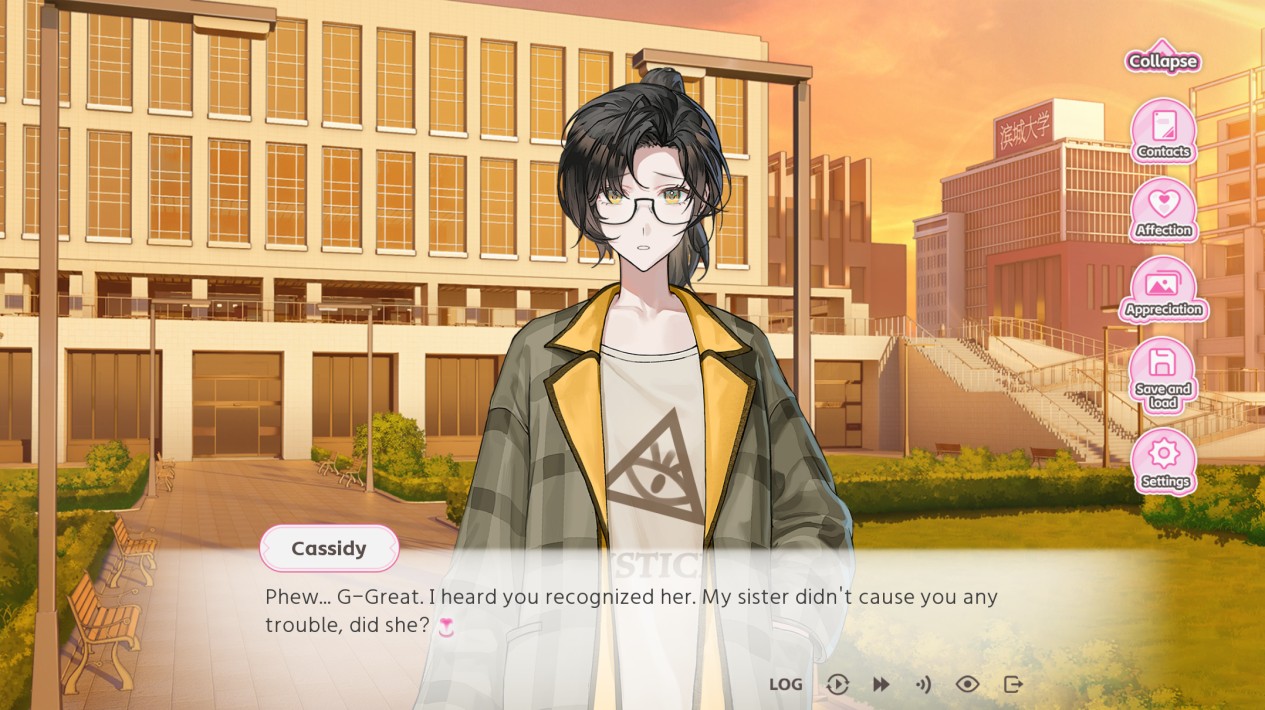Toggle auto-play dialogue mode
This screenshot has height=710, width=1265.
[x=837, y=684]
